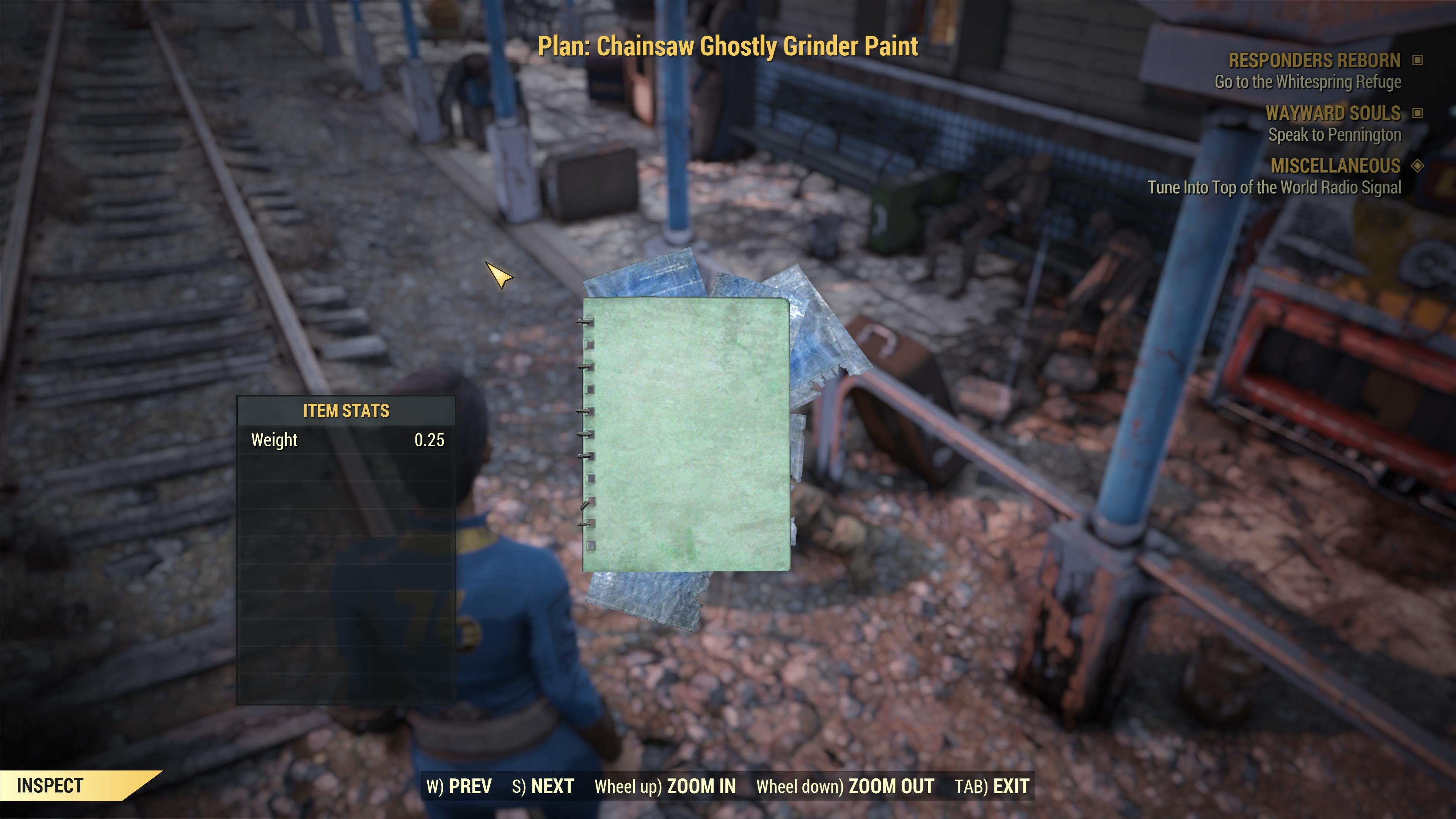This screenshot has height=819, width=1456.
Task: Click Speak to Pennington objective text
Action: 1335,135
